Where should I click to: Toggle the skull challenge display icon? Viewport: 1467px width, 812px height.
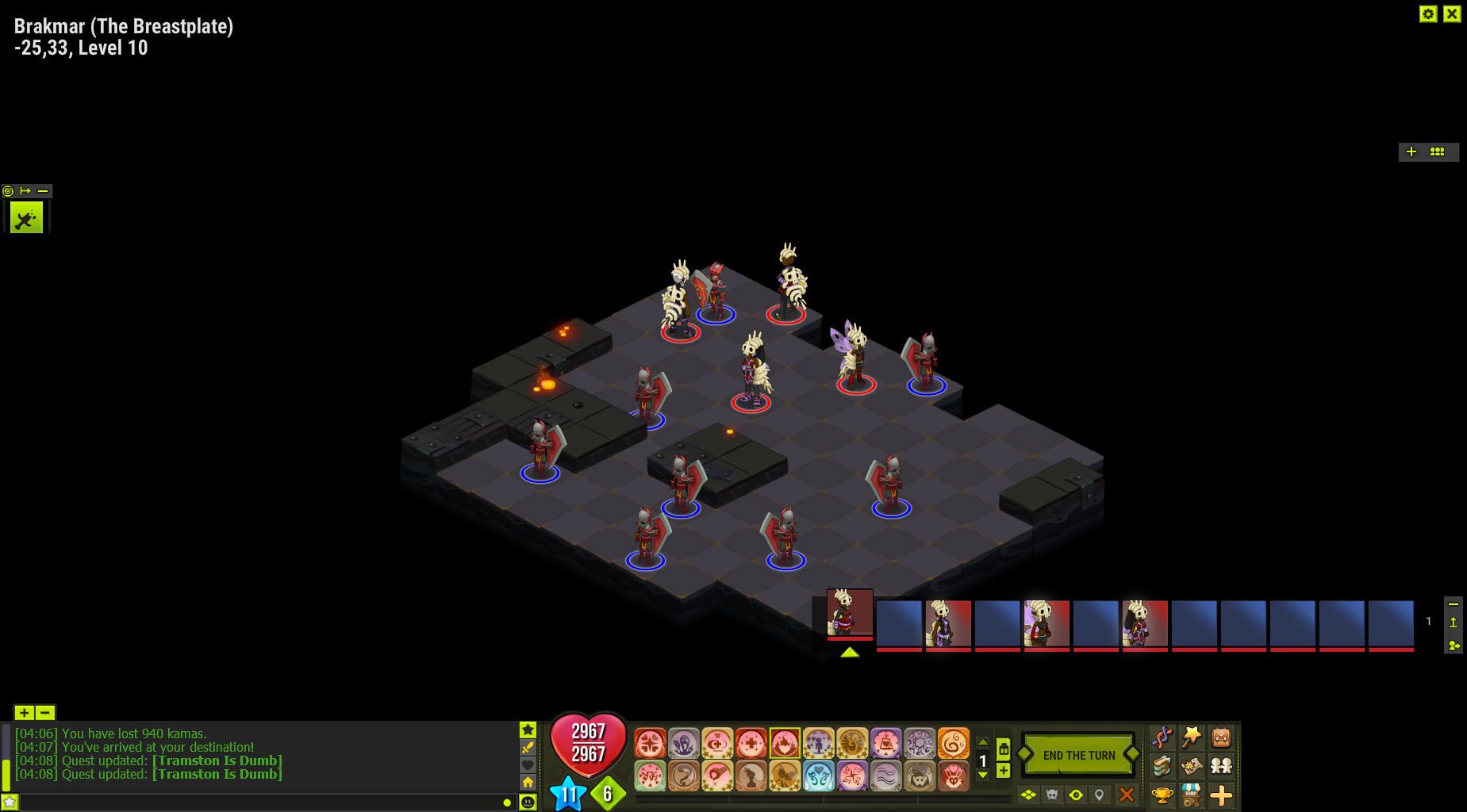[1051, 794]
